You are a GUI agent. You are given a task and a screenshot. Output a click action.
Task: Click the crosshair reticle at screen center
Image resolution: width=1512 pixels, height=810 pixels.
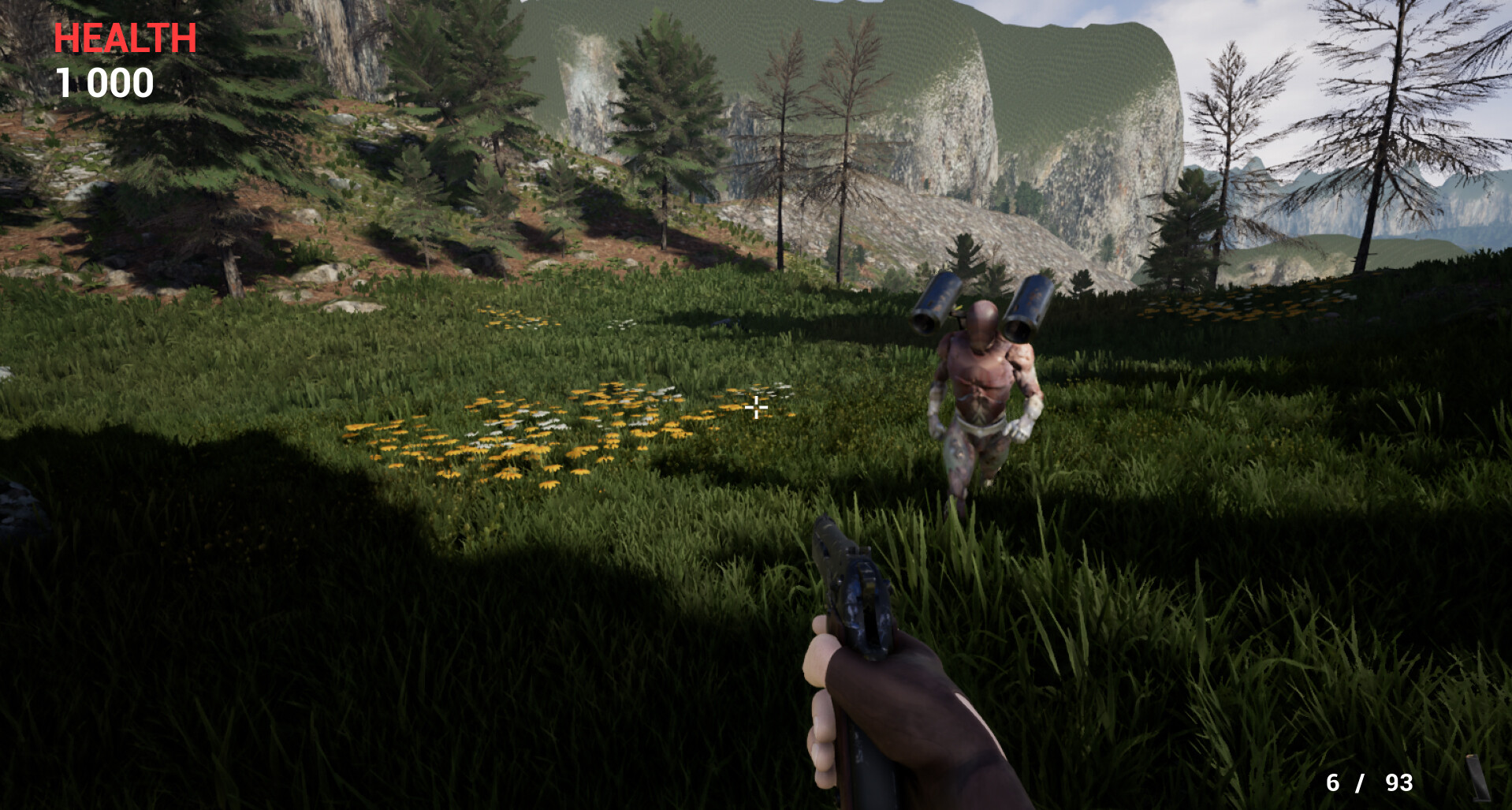[756, 407]
